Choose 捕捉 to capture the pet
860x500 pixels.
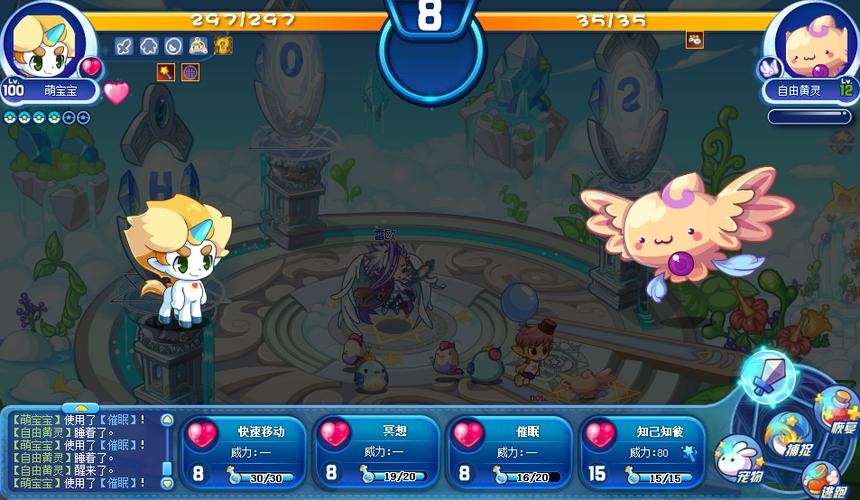pyautogui.click(x=785, y=433)
